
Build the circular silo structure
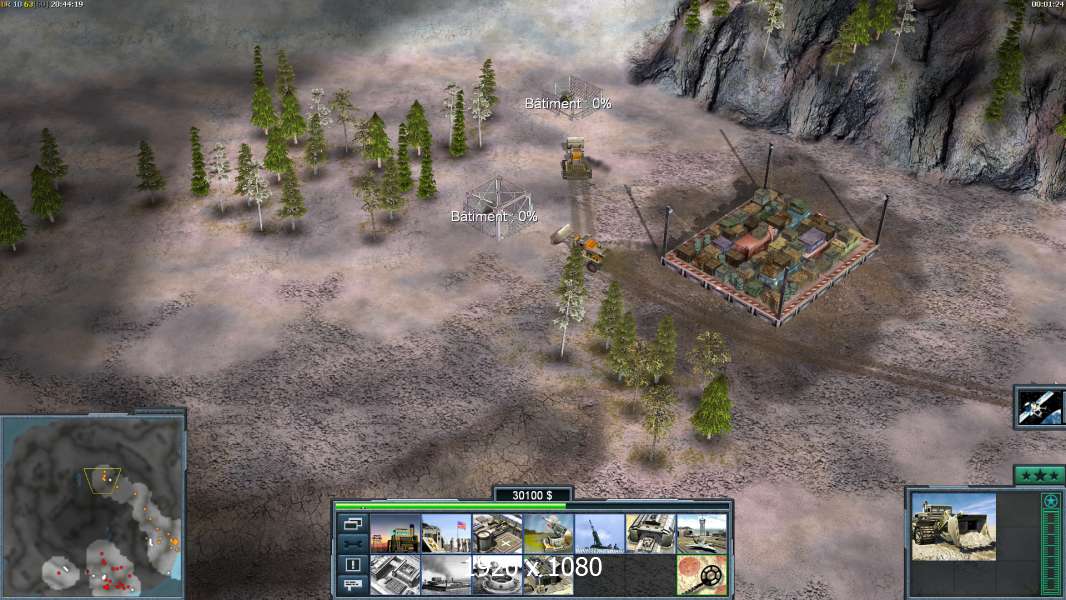(497, 575)
